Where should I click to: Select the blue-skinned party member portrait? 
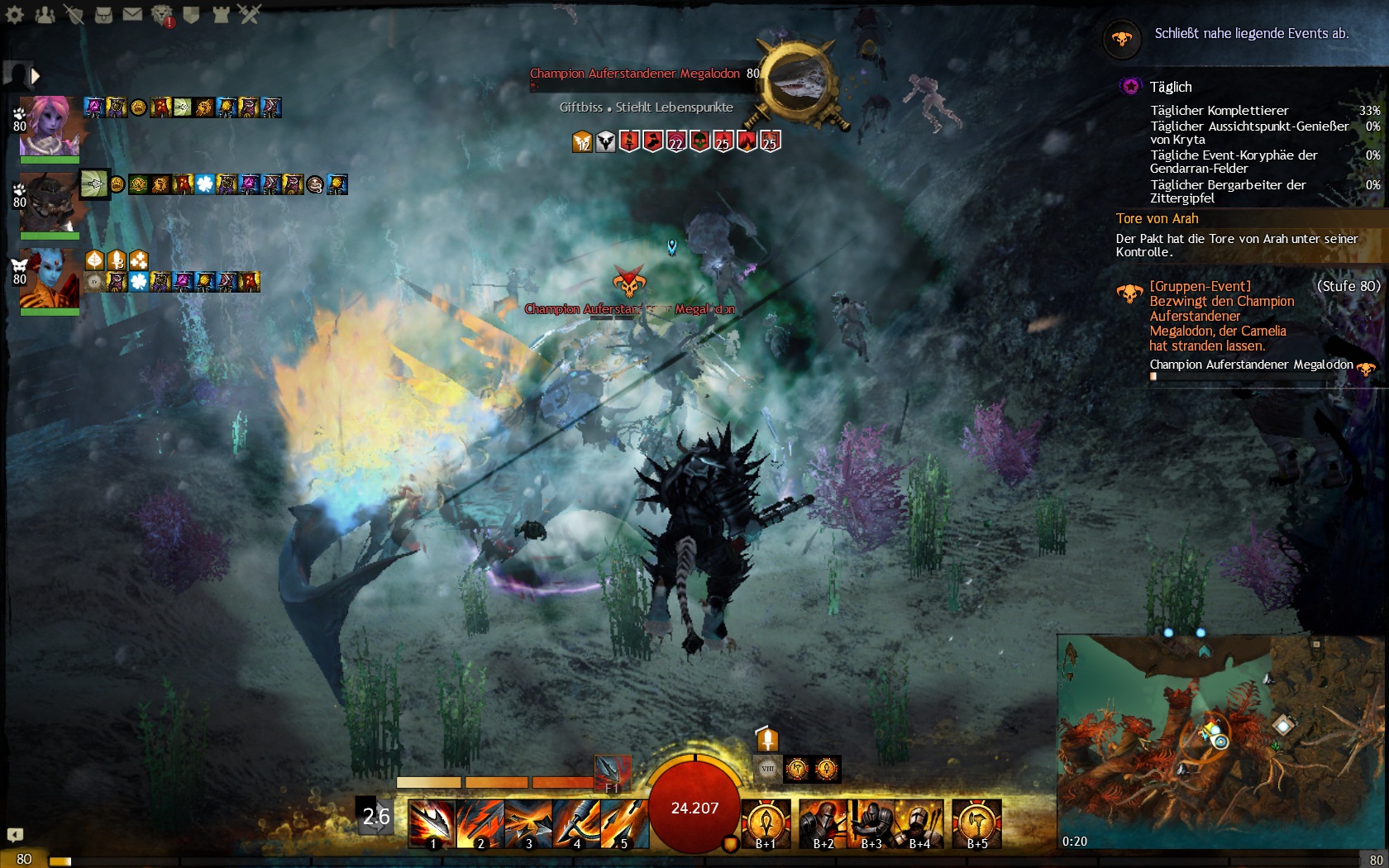50,279
